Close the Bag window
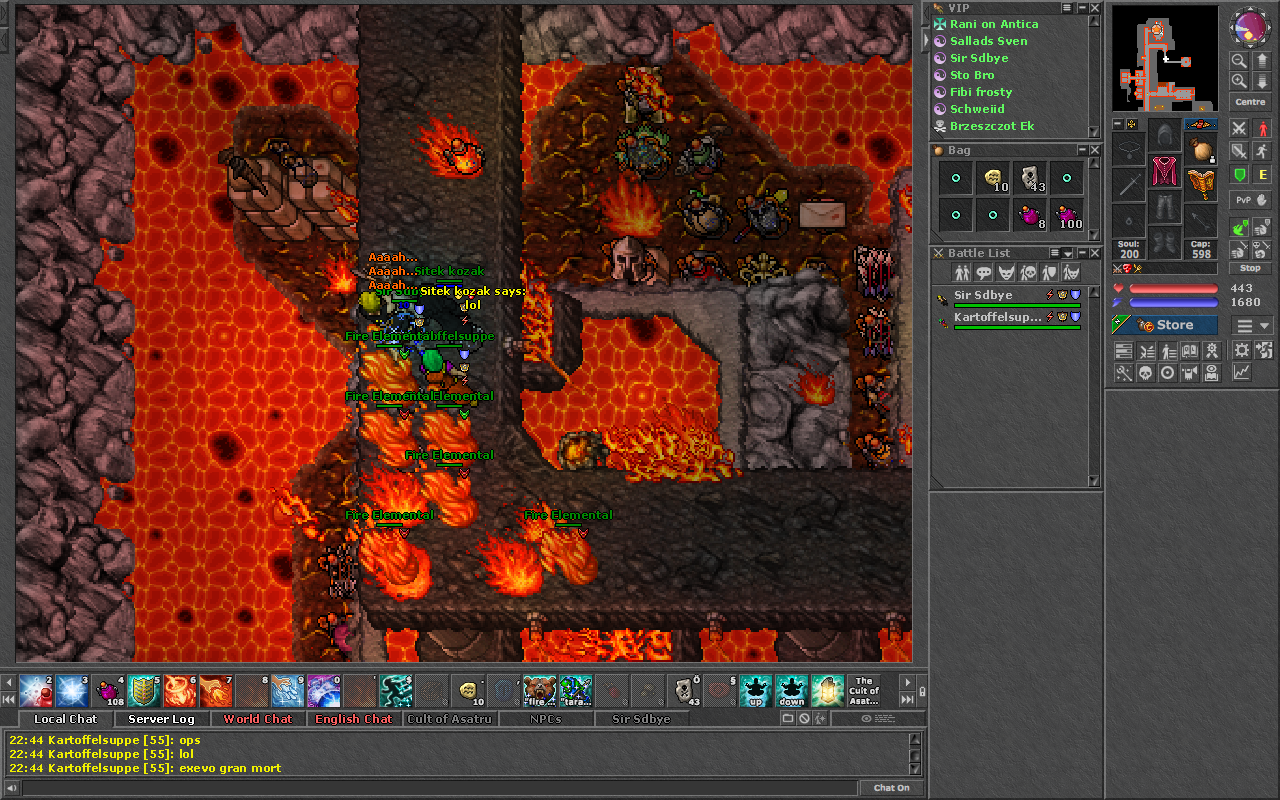Viewport: 1280px width, 800px height. click(x=1095, y=150)
